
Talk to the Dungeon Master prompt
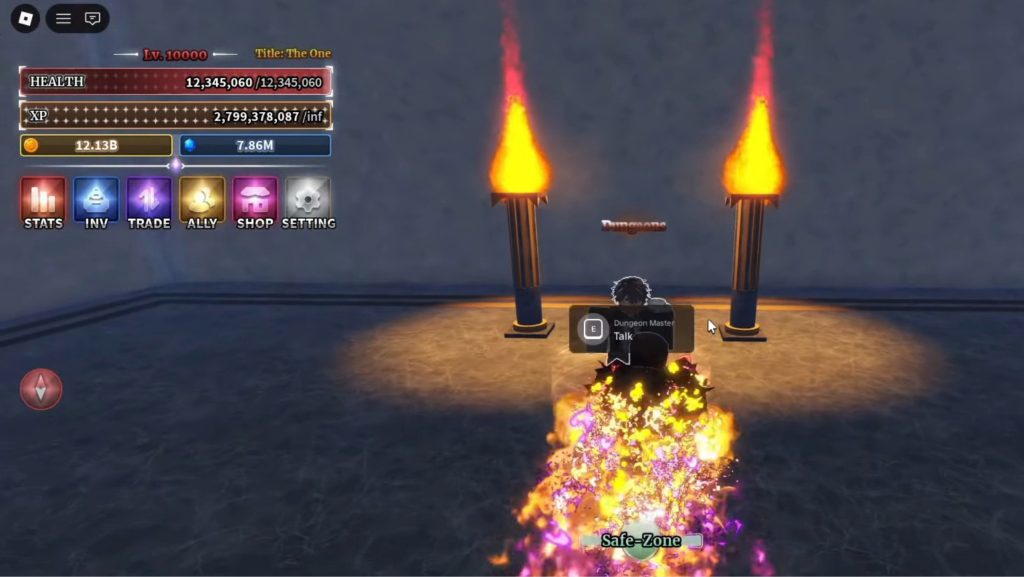(x=630, y=330)
